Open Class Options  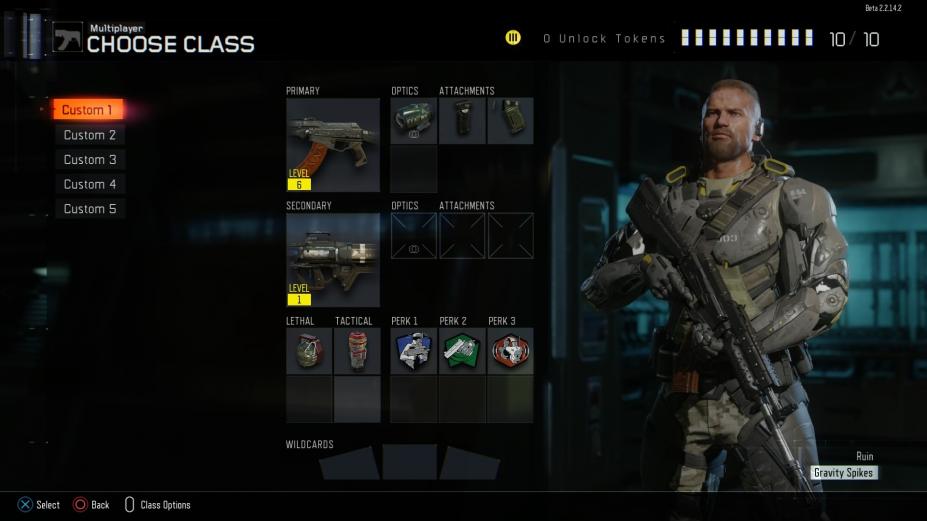pos(158,505)
